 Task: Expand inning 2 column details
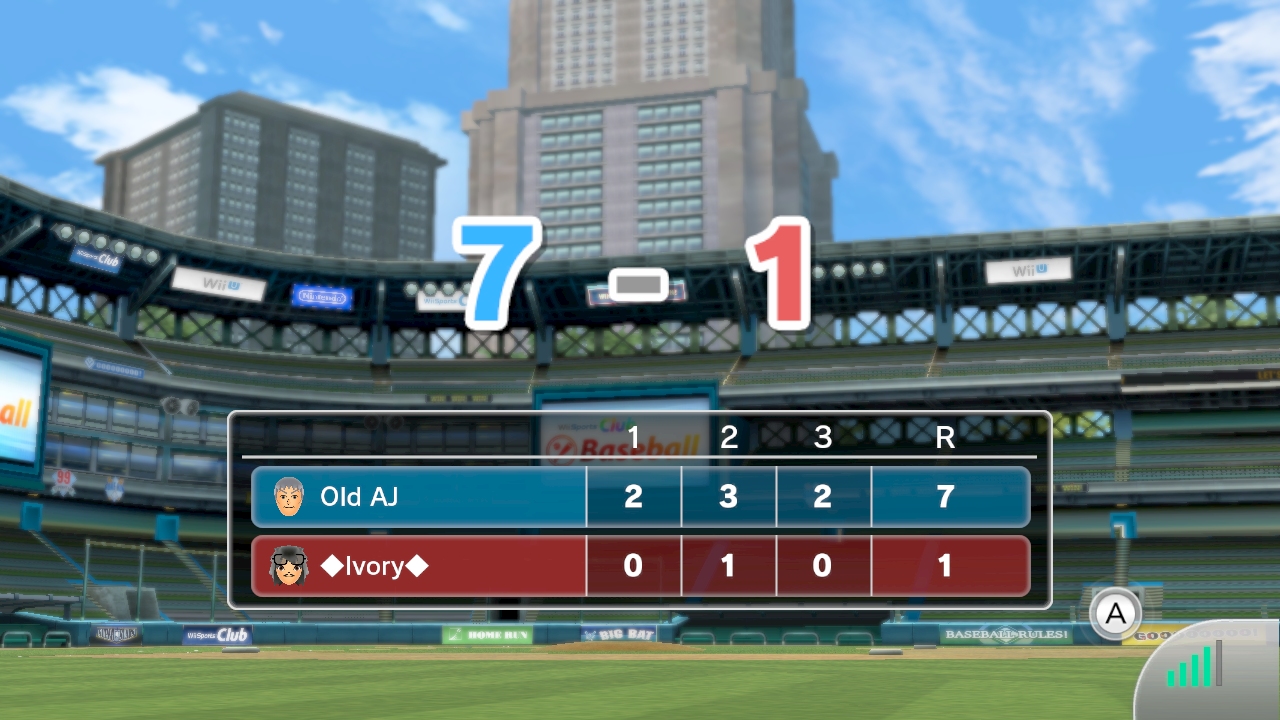point(727,437)
